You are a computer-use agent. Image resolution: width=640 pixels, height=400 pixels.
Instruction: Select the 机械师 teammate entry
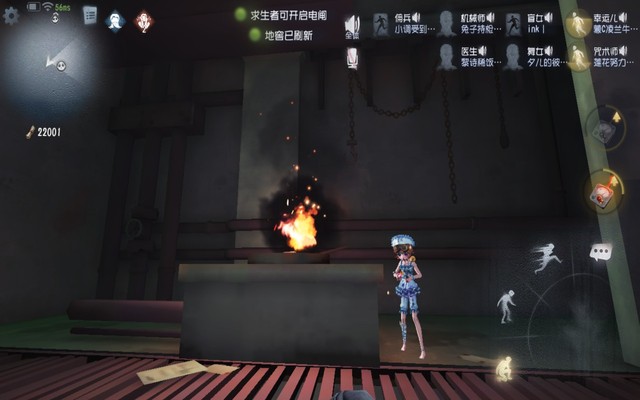(x=466, y=24)
